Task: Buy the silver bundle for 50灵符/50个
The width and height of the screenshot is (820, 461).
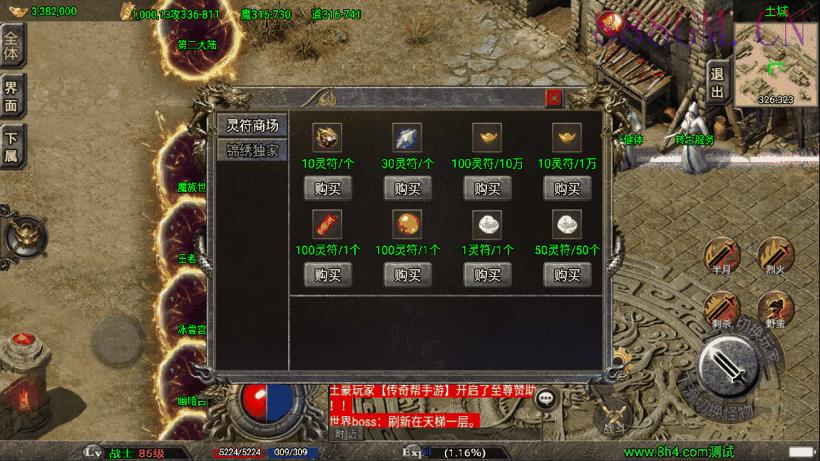Action: coord(568,274)
